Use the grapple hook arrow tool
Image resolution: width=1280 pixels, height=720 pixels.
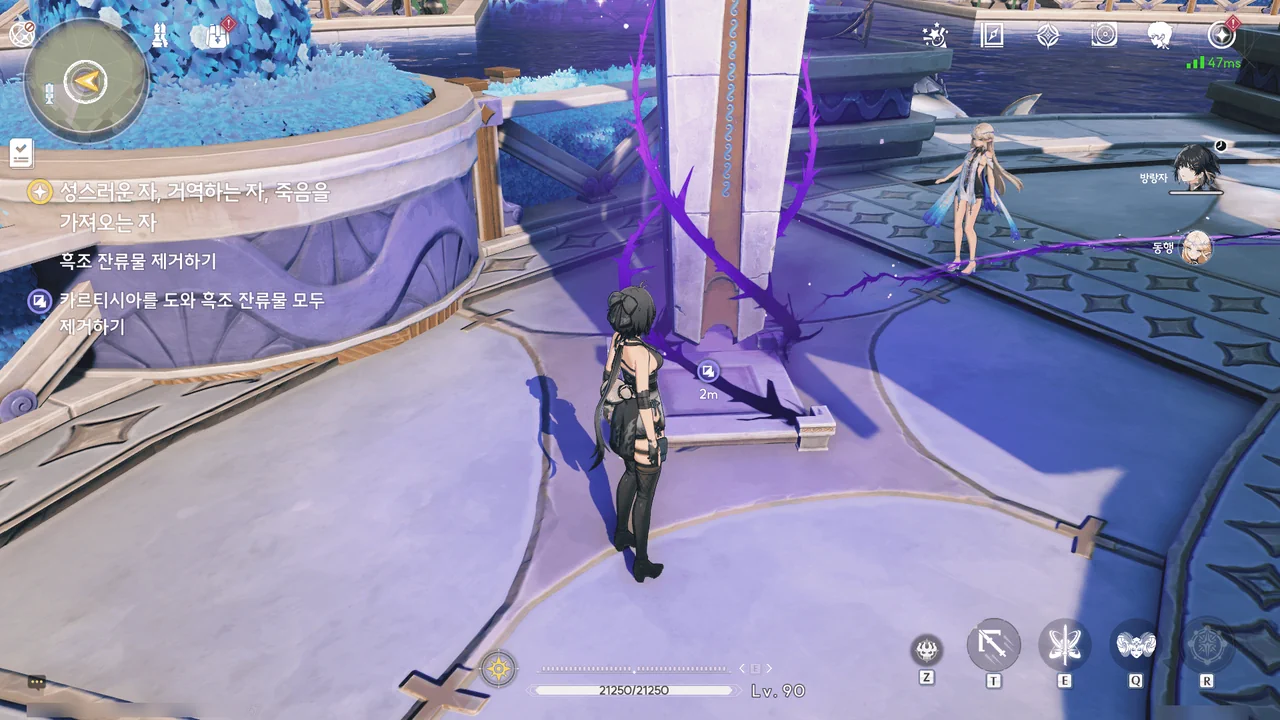pos(993,645)
